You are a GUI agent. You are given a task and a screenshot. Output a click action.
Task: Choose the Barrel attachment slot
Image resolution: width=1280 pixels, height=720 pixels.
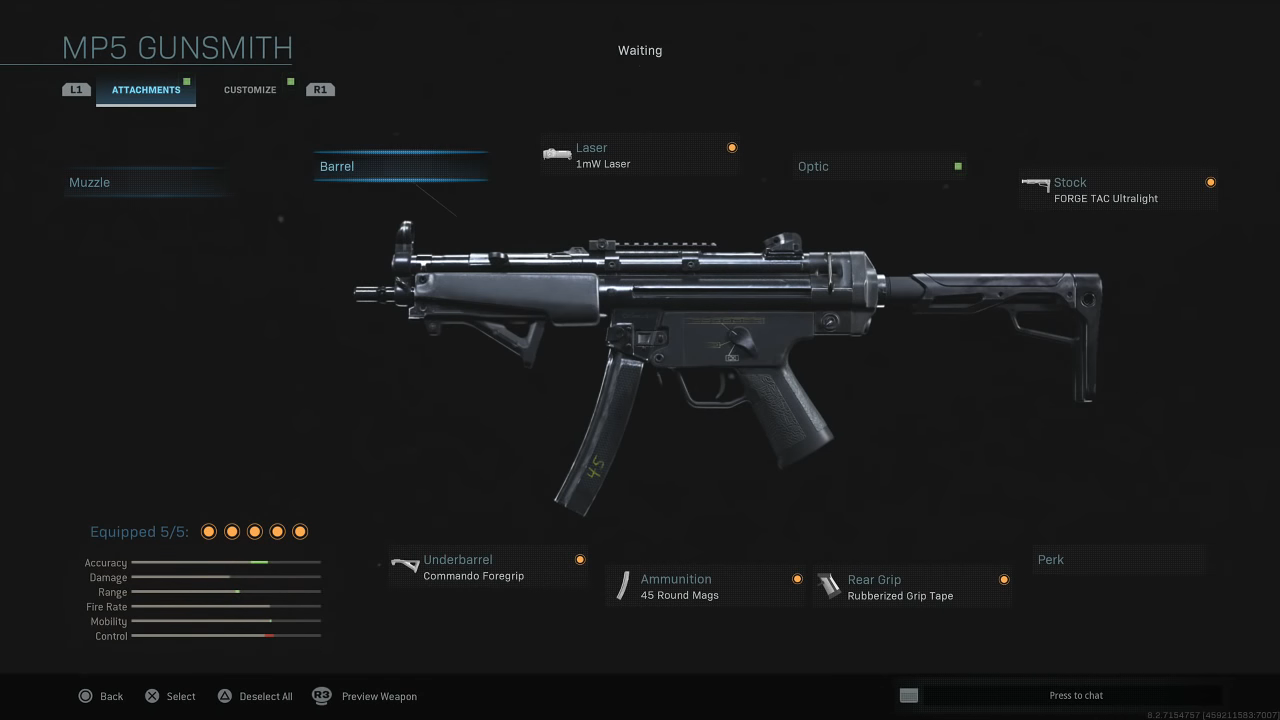[400, 166]
